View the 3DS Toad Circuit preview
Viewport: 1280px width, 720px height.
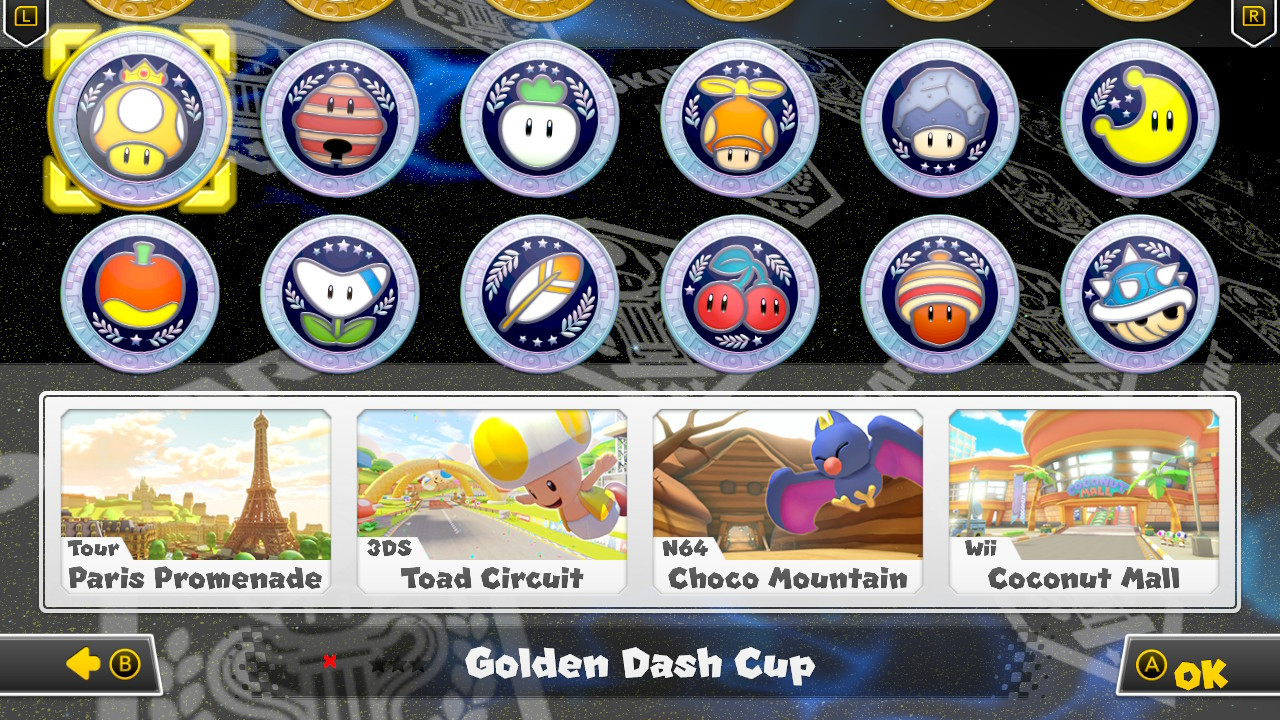click(491, 500)
